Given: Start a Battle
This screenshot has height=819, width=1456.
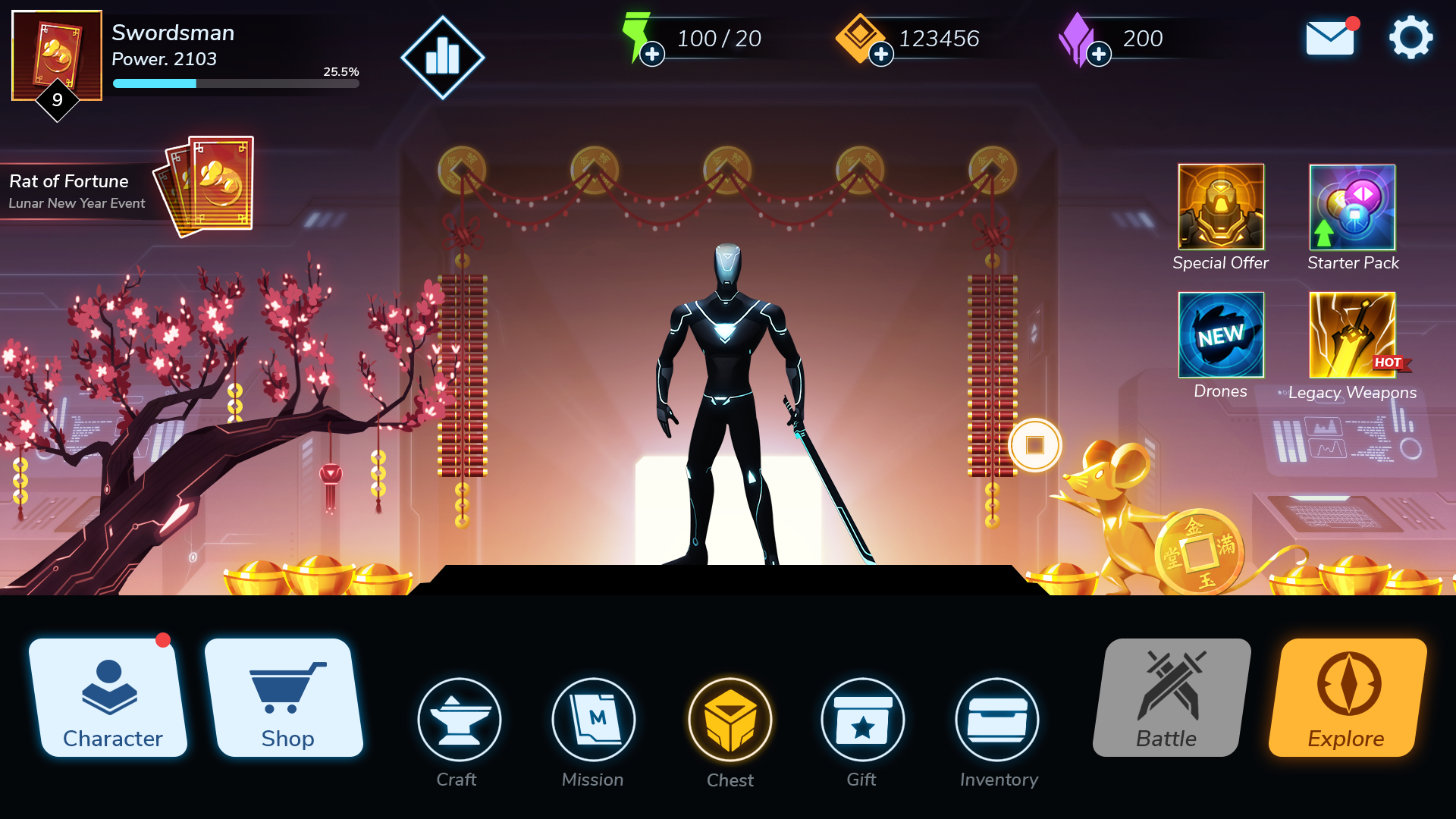Looking at the screenshot, I should tap(1166, 698).
